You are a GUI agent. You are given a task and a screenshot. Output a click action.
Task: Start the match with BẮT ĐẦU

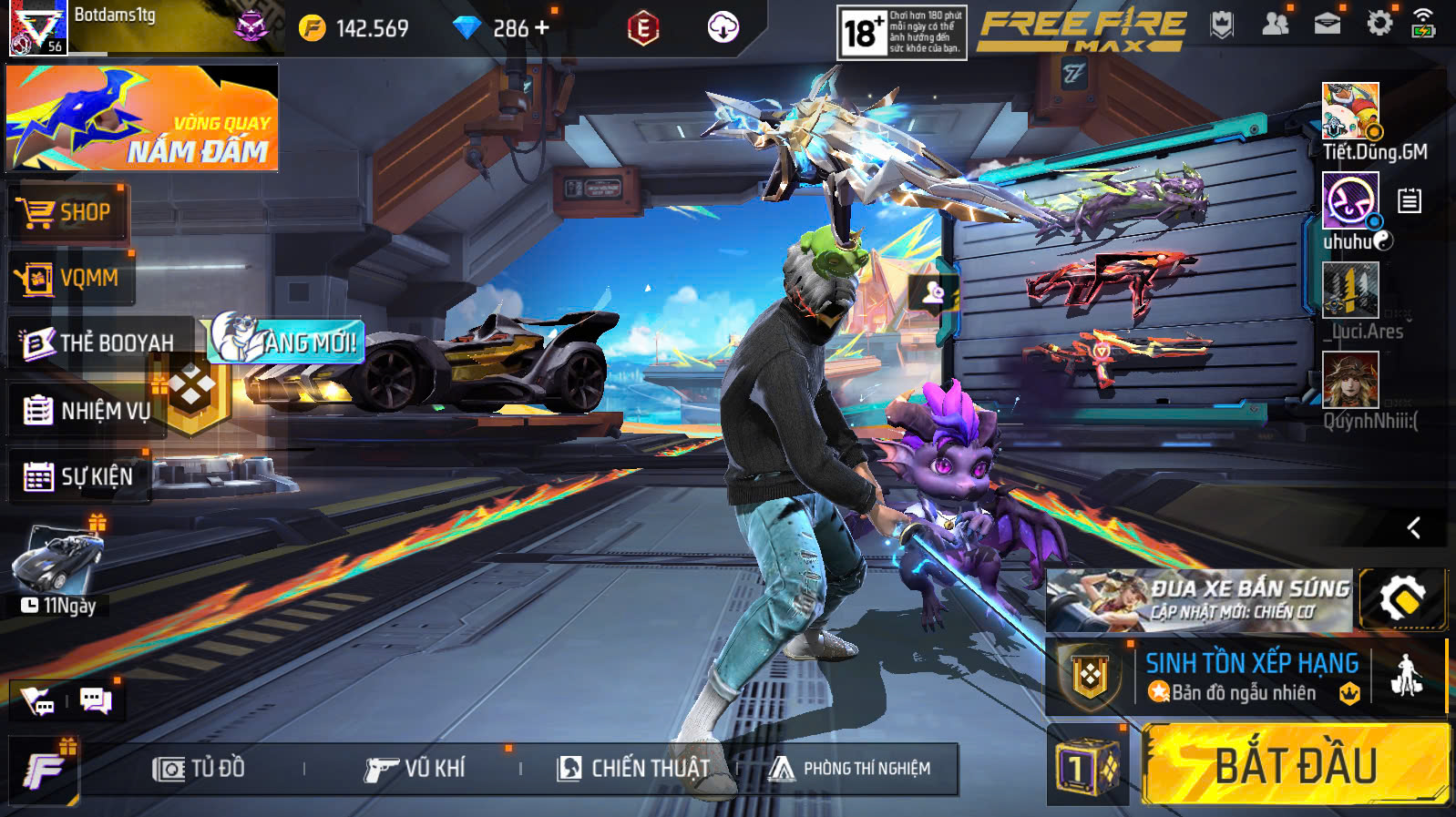coord(1295,764)
